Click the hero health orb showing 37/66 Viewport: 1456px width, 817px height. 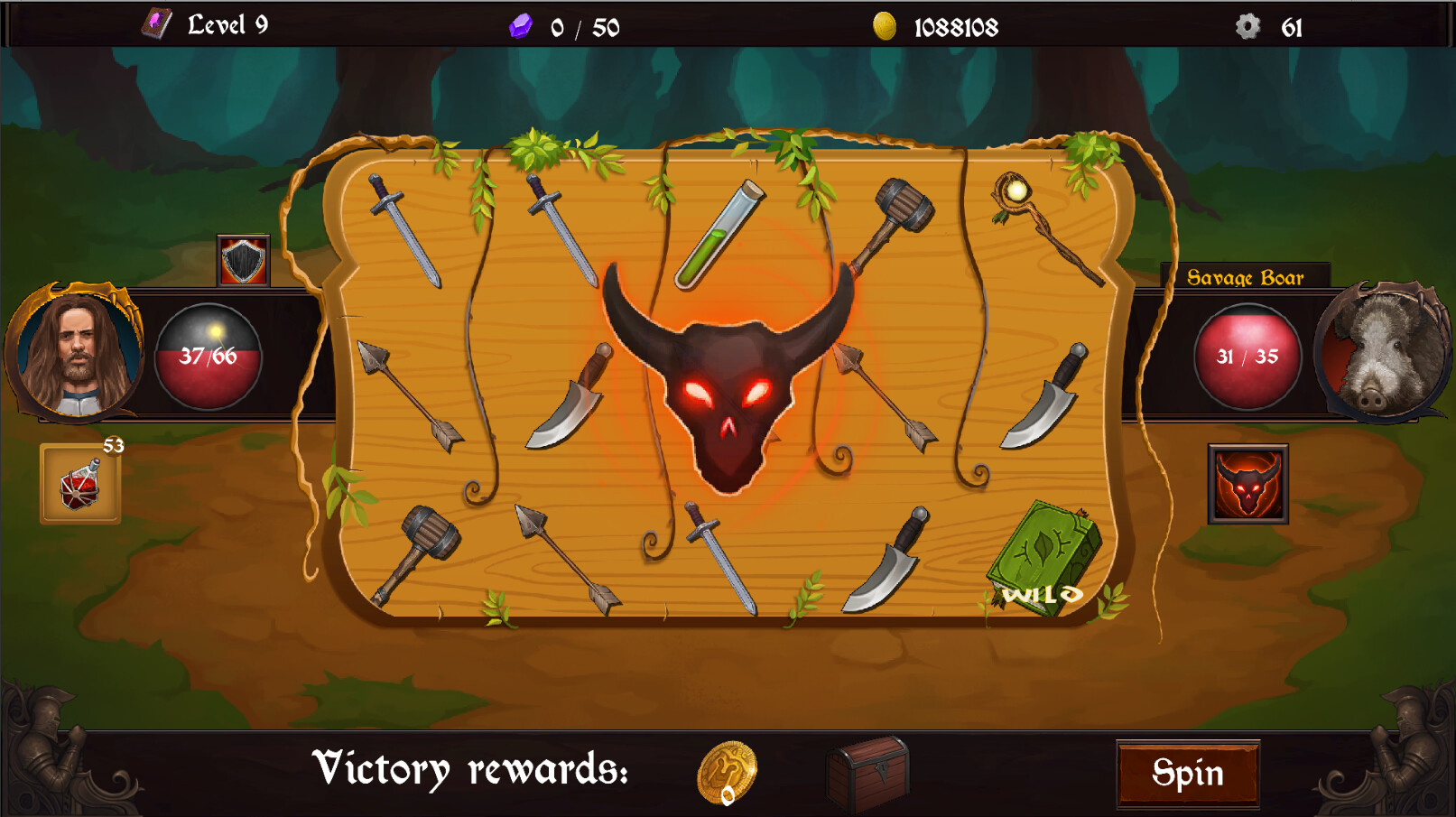[x=209, y=356]
